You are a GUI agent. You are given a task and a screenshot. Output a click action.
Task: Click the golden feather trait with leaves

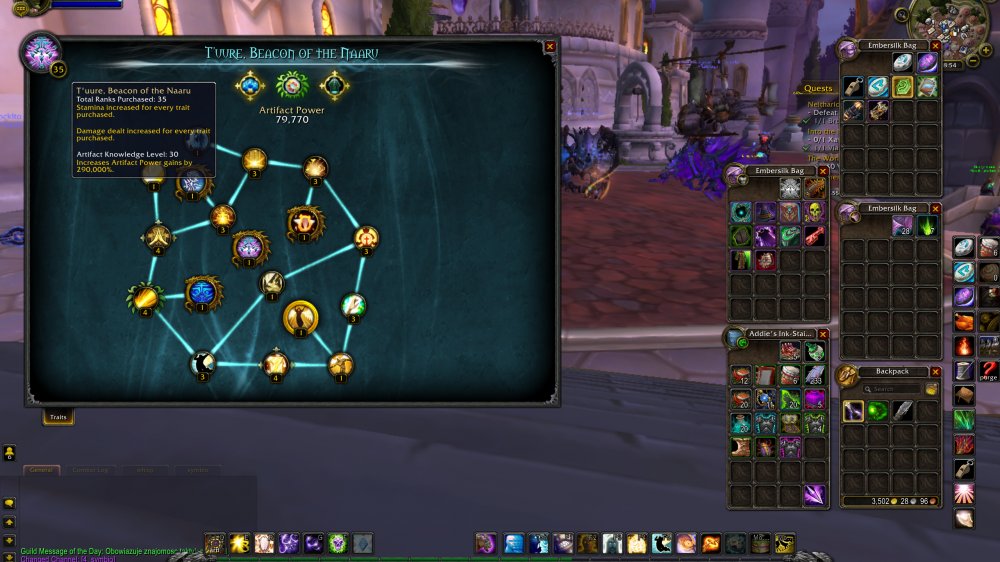click(145, 298)
